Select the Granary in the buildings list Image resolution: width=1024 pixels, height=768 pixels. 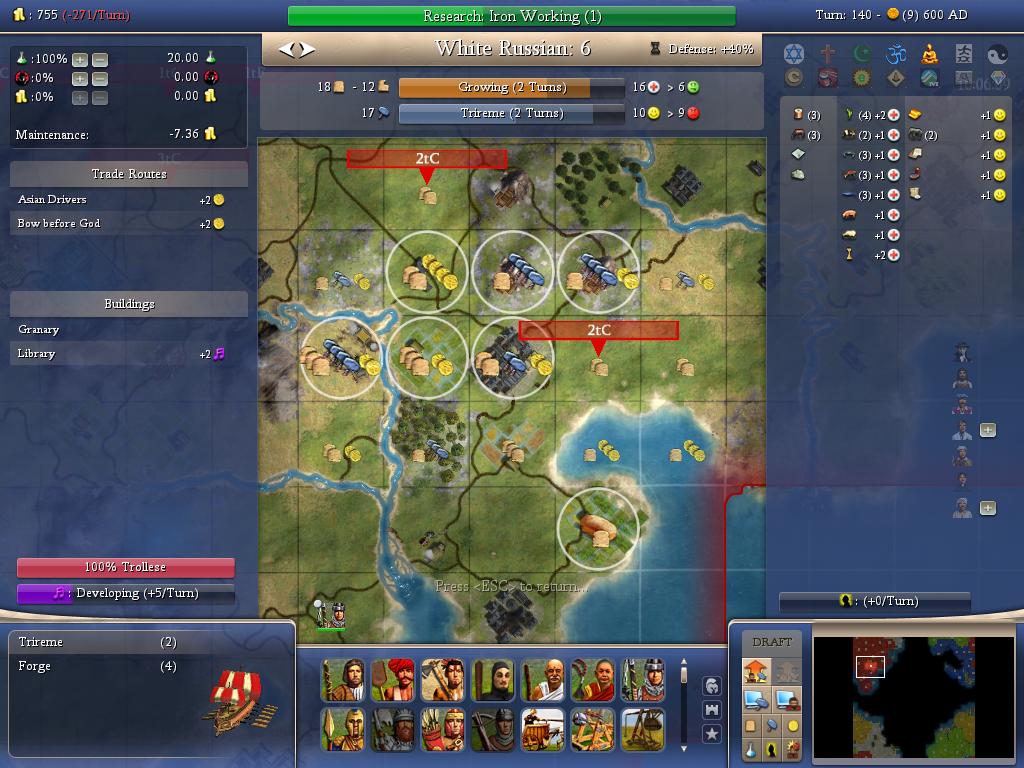(39, 330)
